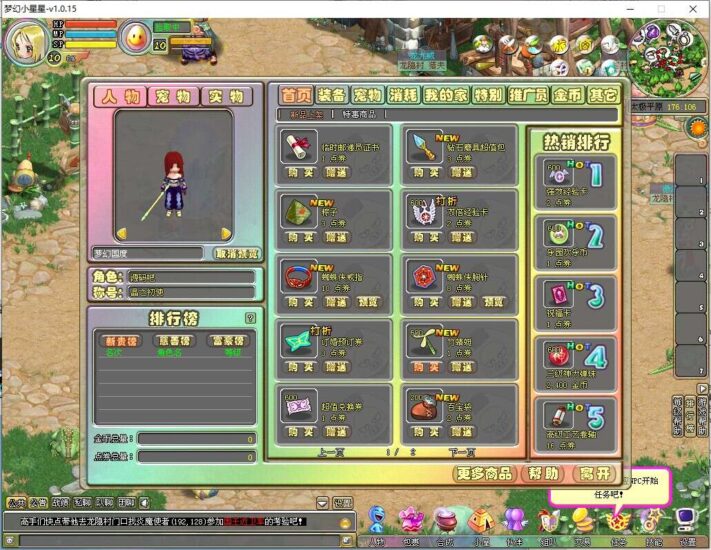Purchase the 百宝袋 item
This screenshot has width=711, height=550.
(x=427, y=432)
